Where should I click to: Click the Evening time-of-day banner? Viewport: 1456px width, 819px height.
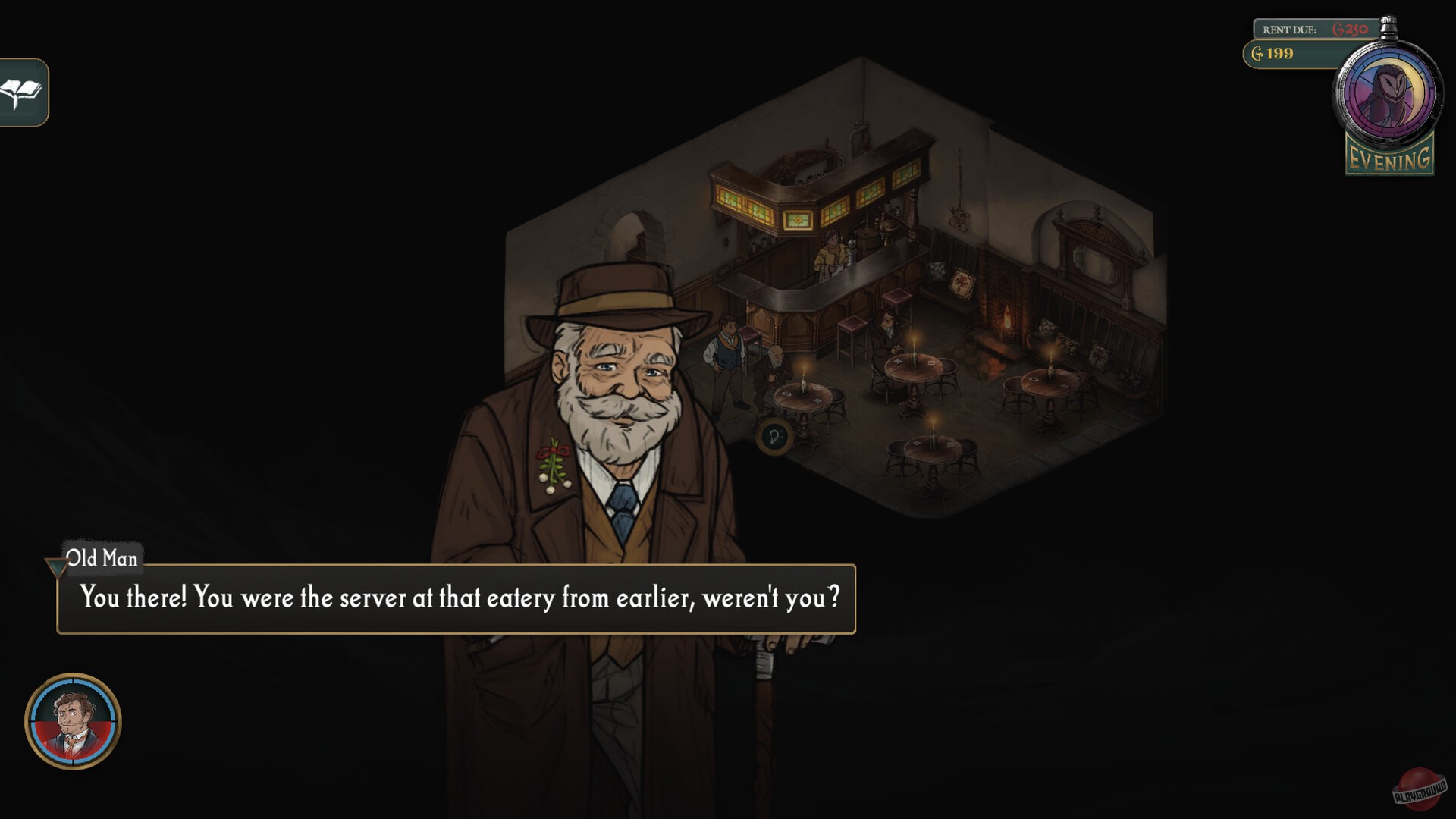[x=1389, y=159]
